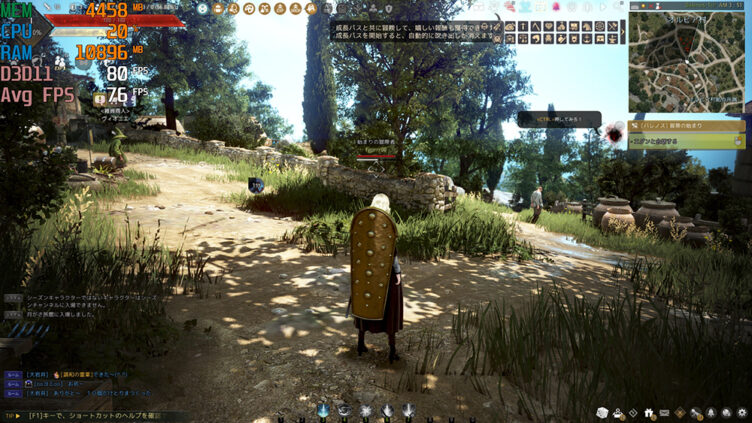Summon the Black Spirit icon
The image size is (752, 423).
click(614, 130)
